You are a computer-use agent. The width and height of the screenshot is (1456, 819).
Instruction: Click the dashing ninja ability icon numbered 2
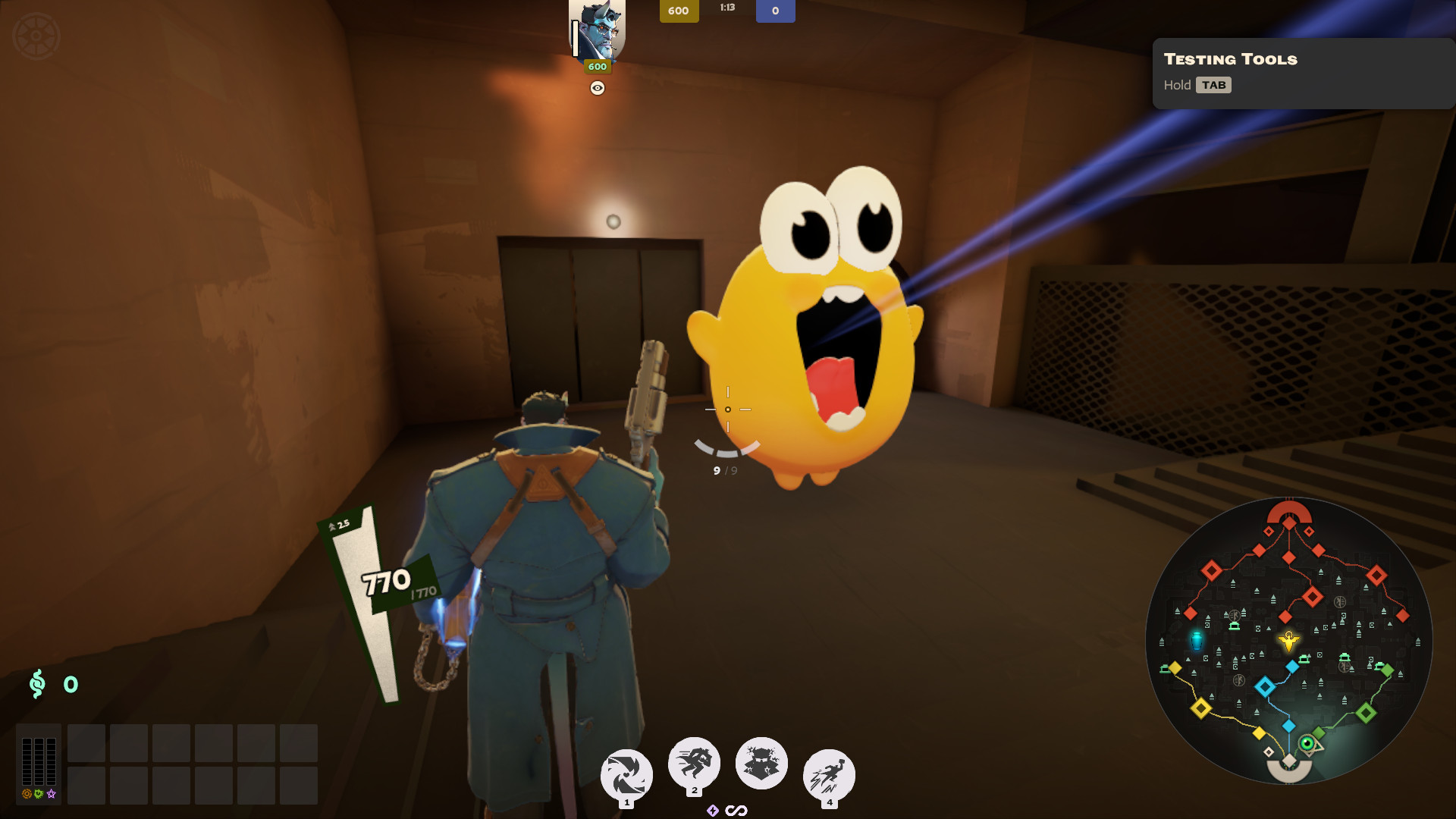click(x=693, y=761)
